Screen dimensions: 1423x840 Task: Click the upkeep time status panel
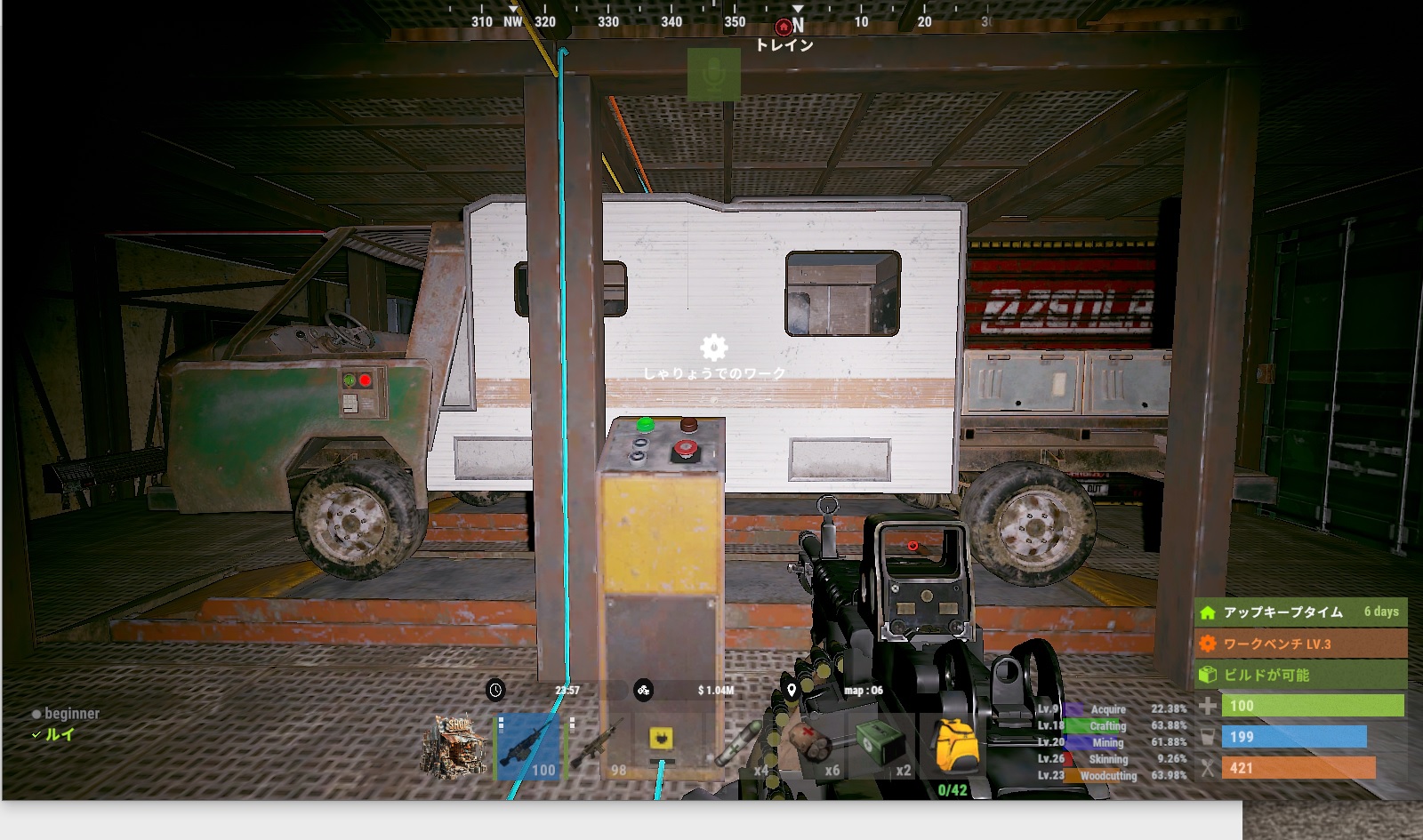[1300, 612]
